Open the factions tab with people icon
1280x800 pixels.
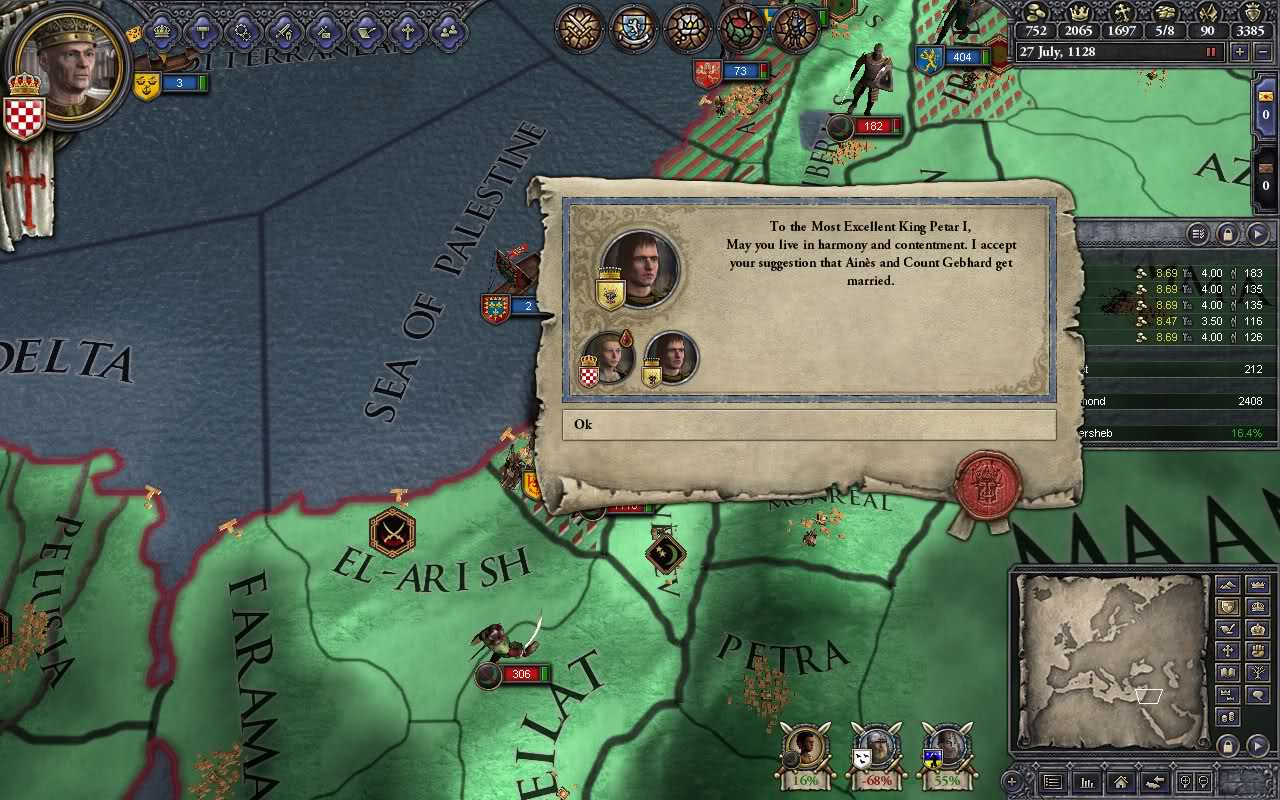coord(448,31)
